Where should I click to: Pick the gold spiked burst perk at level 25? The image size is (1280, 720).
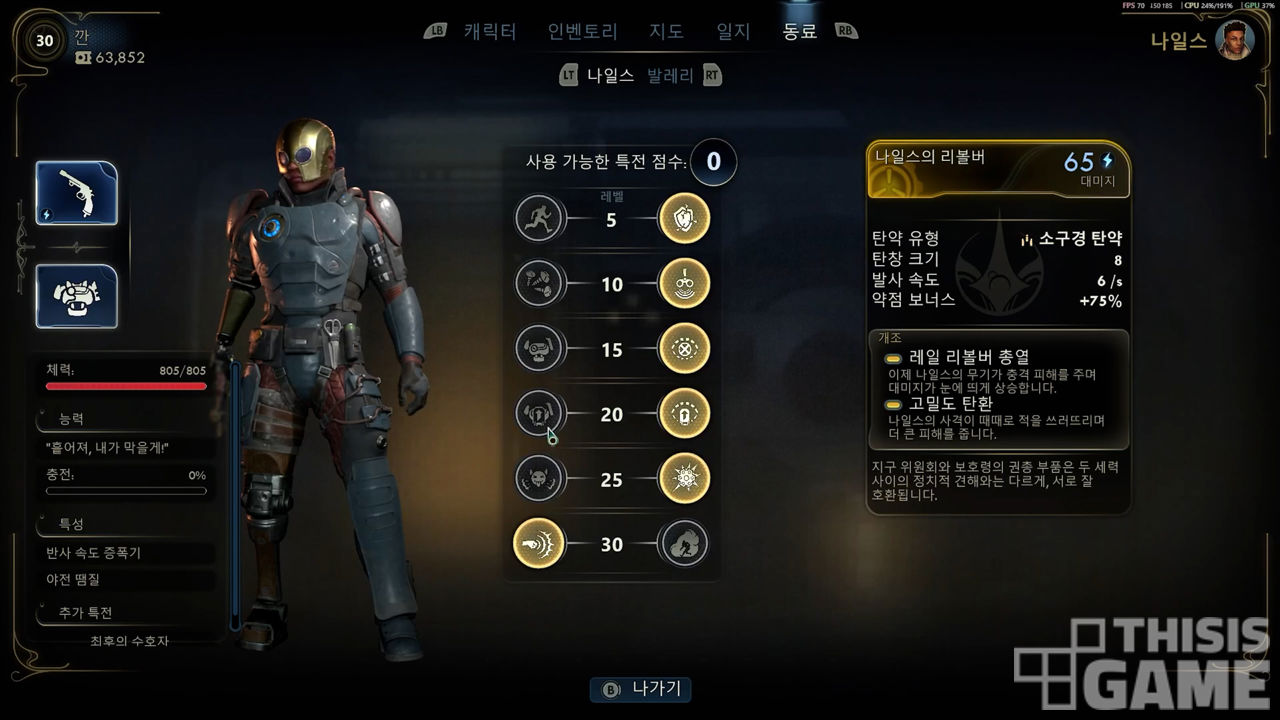pos(684,479)
